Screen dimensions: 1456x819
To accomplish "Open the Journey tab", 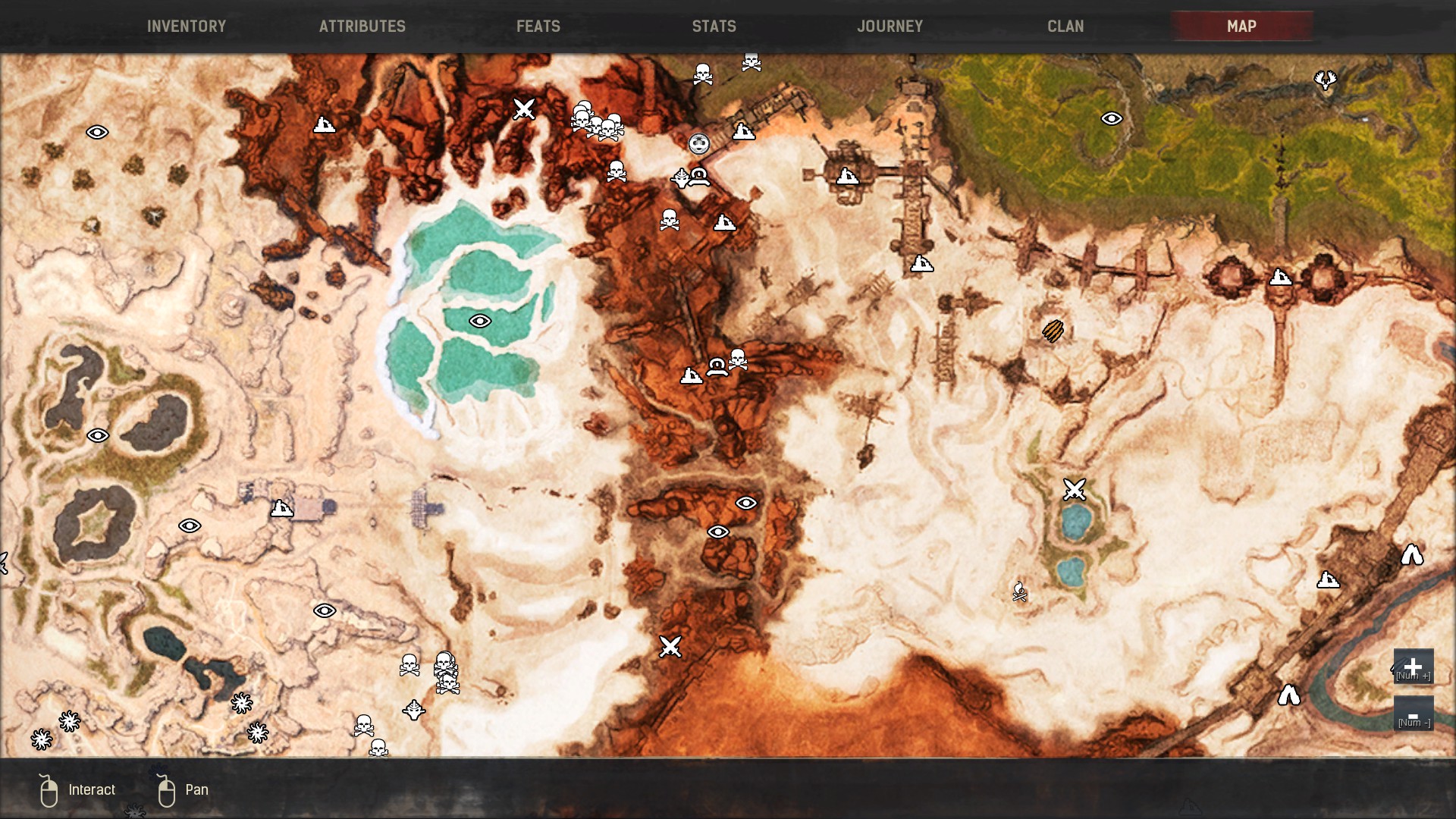I will [890, 27].
